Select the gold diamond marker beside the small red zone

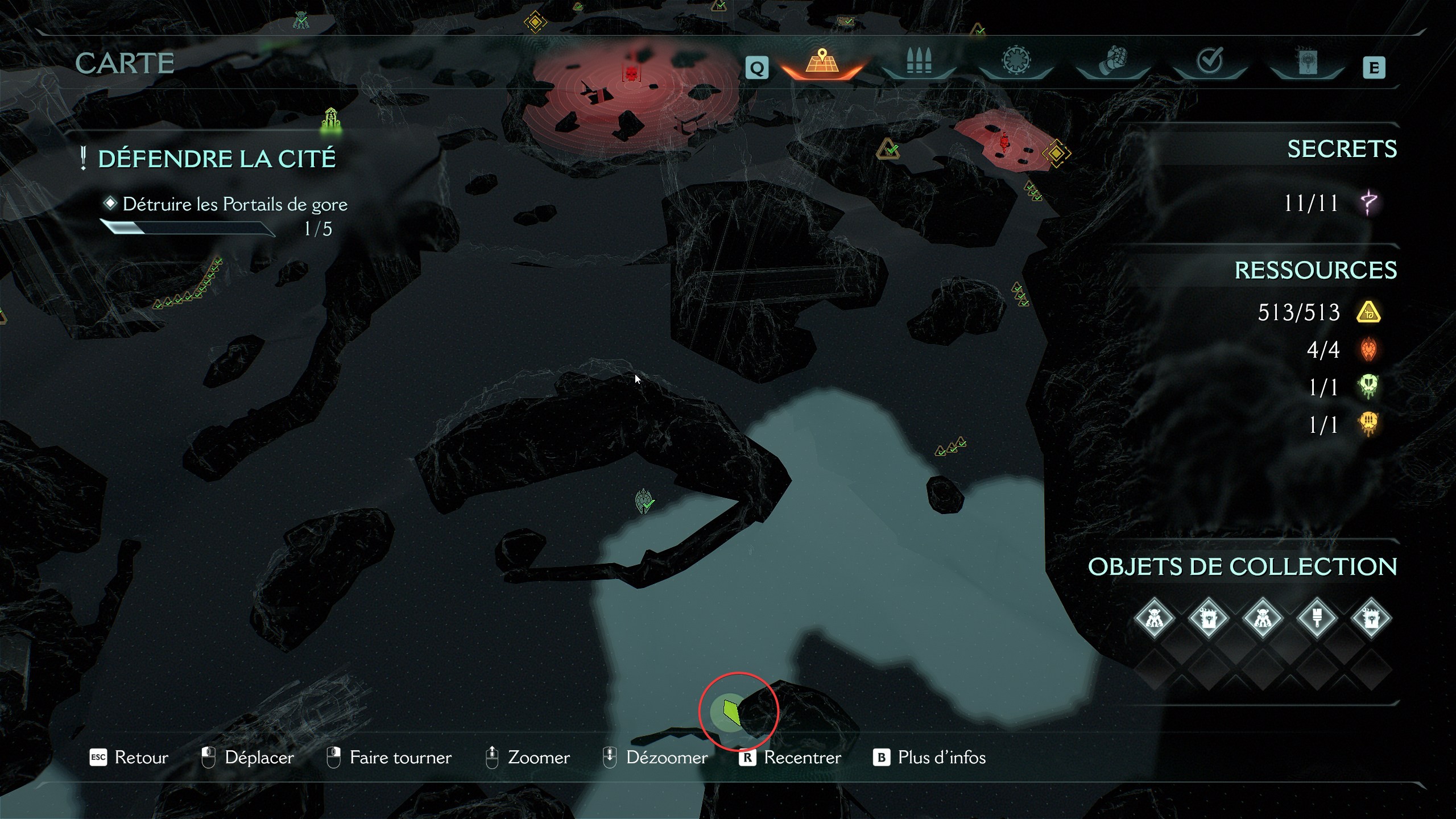1056,154
